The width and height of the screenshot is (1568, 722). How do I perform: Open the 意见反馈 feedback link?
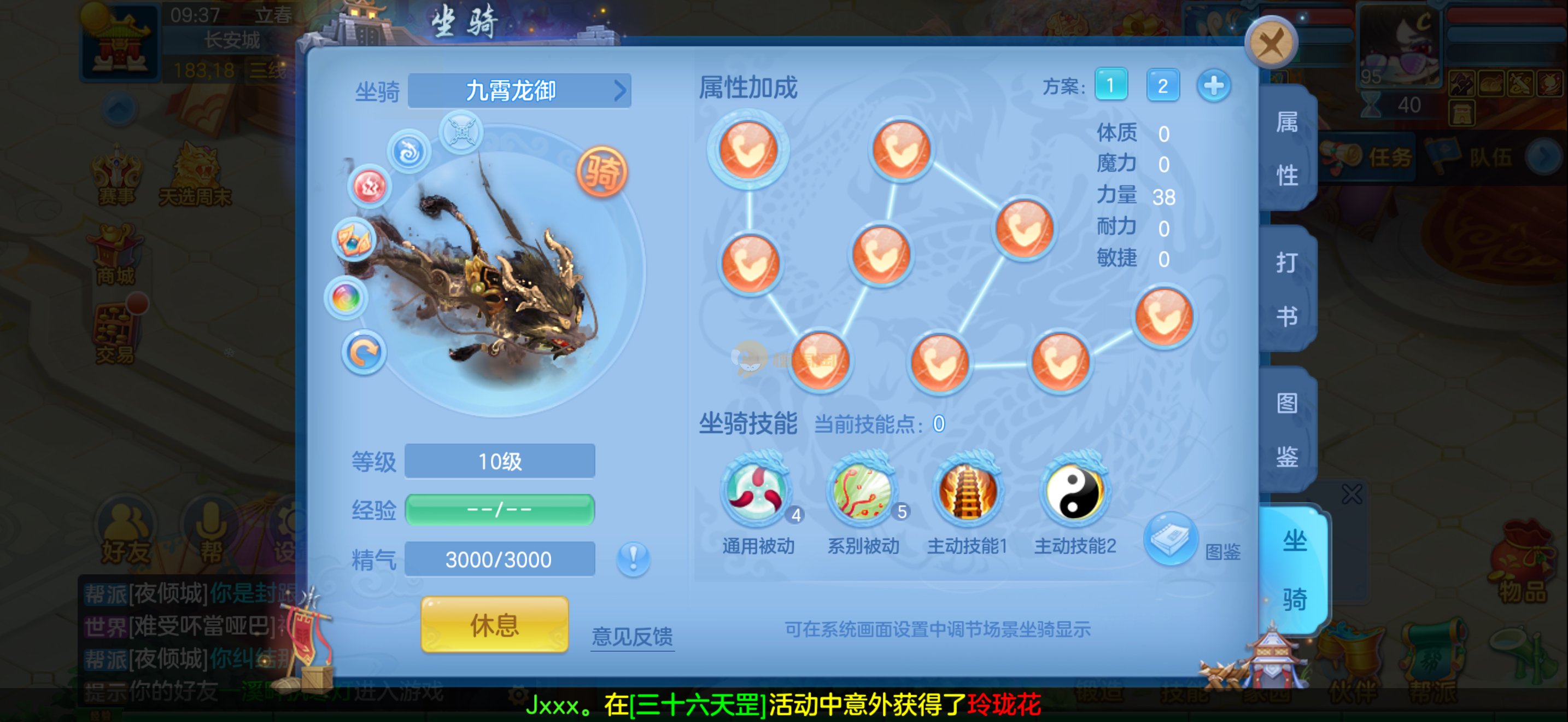[x=632, y=636]
